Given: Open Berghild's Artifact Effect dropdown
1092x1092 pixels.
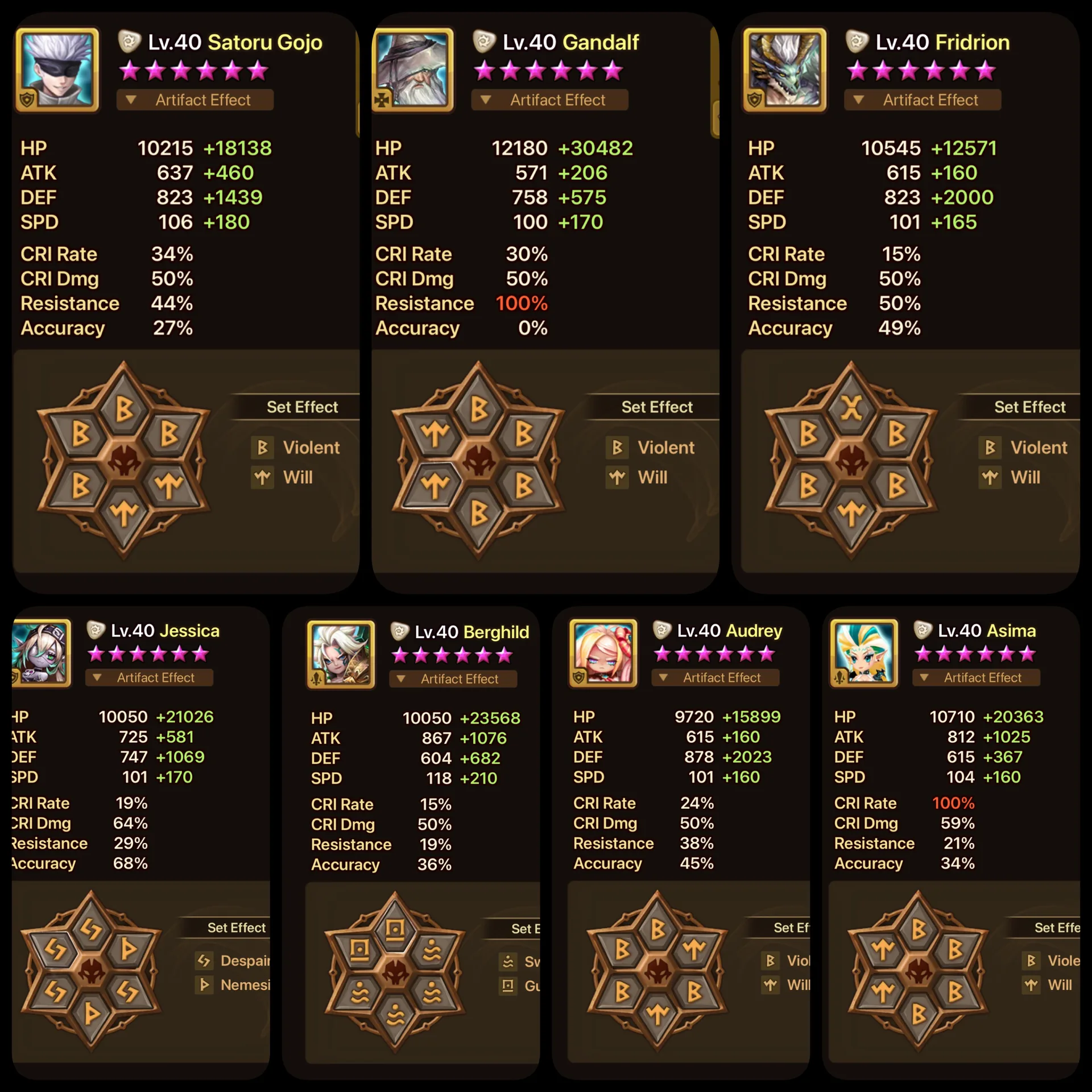Looking at the screenshot, I should pyautogui.click(x=453, y=679).
